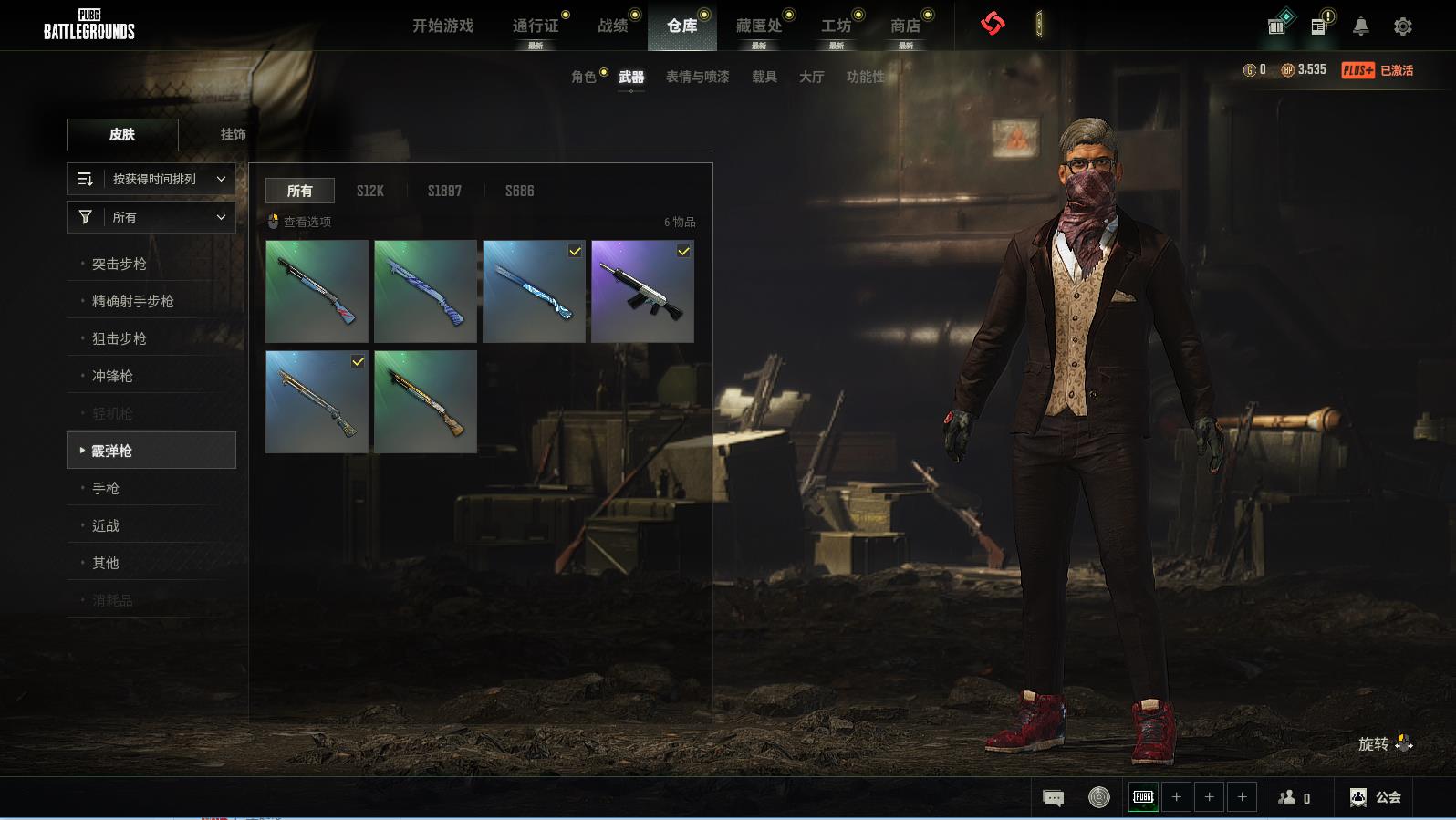Select the gold-patterned shotgun skin with wooden stock
This screenshot has height=820, width=1456.
tap(425, 402)
